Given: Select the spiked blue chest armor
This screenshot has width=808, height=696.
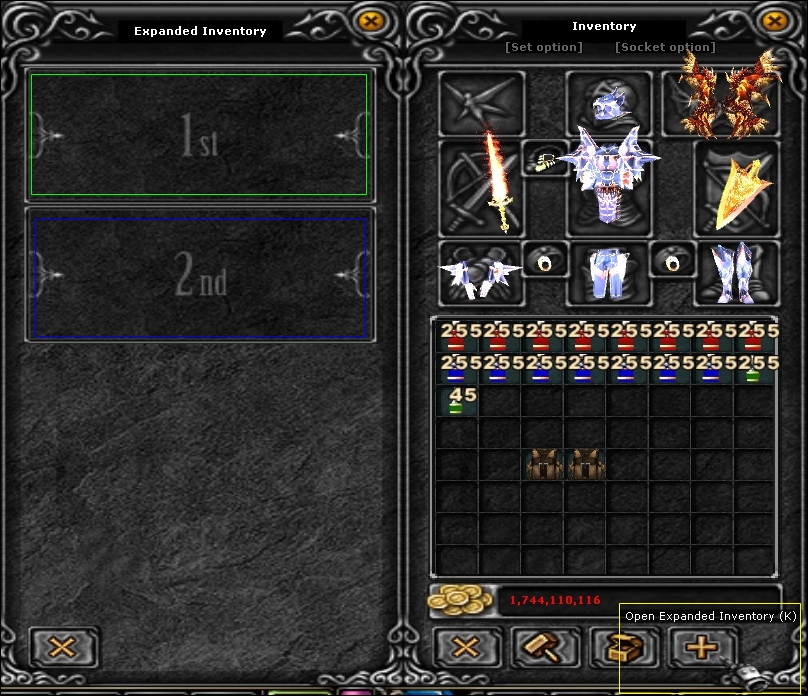Looking at the screenshot, I should (608, 175).
